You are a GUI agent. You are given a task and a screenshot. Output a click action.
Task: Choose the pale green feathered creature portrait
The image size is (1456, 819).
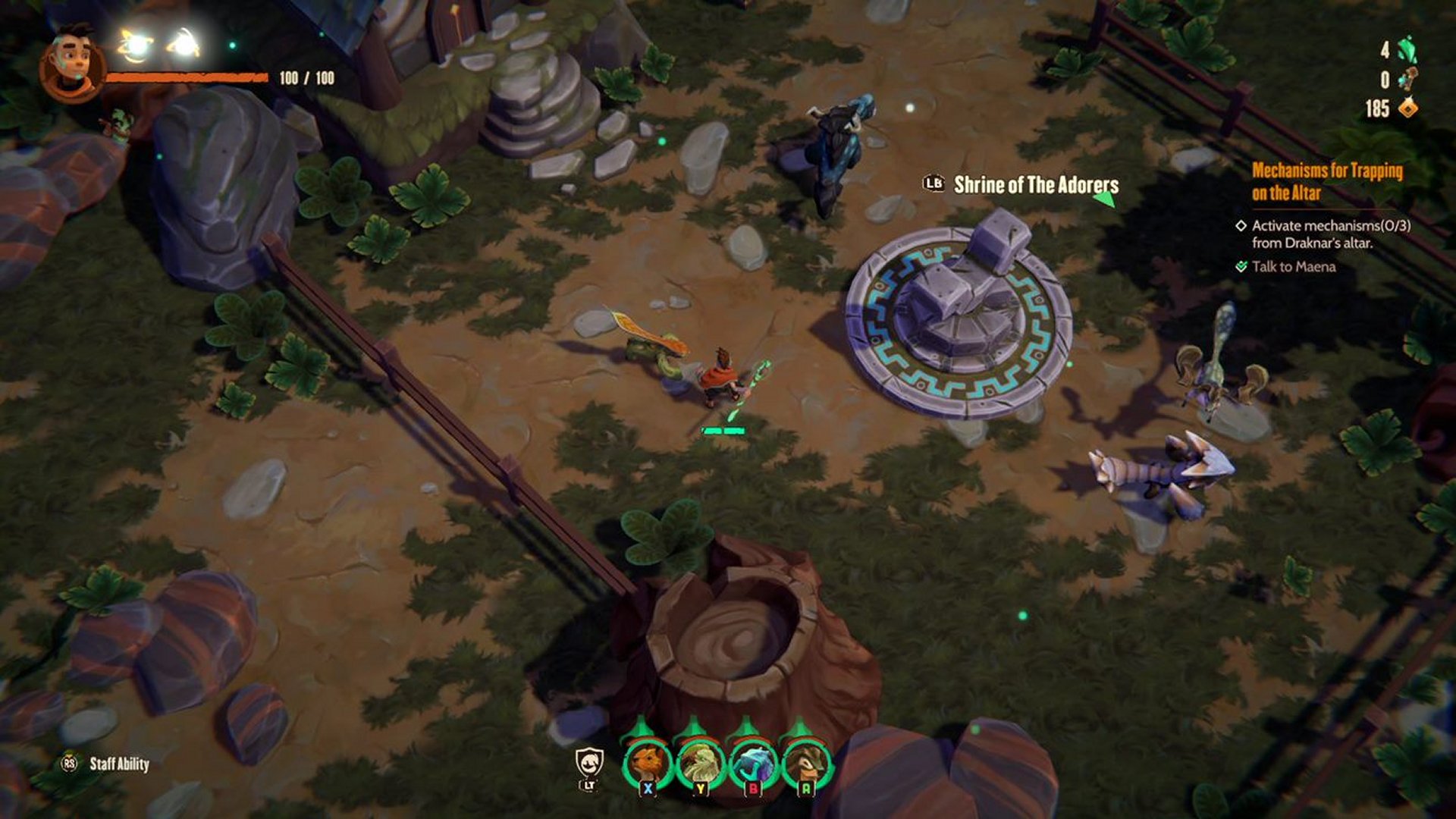pos(700,762)
